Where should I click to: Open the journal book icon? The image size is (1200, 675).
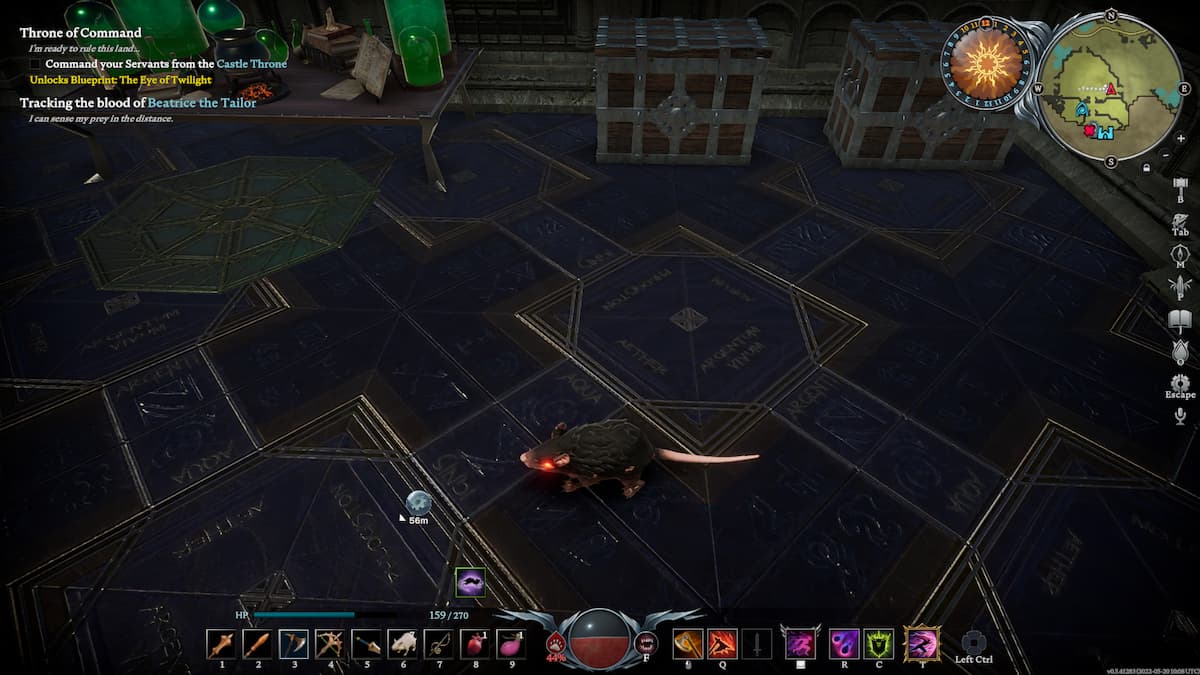tap(1180, 319)
